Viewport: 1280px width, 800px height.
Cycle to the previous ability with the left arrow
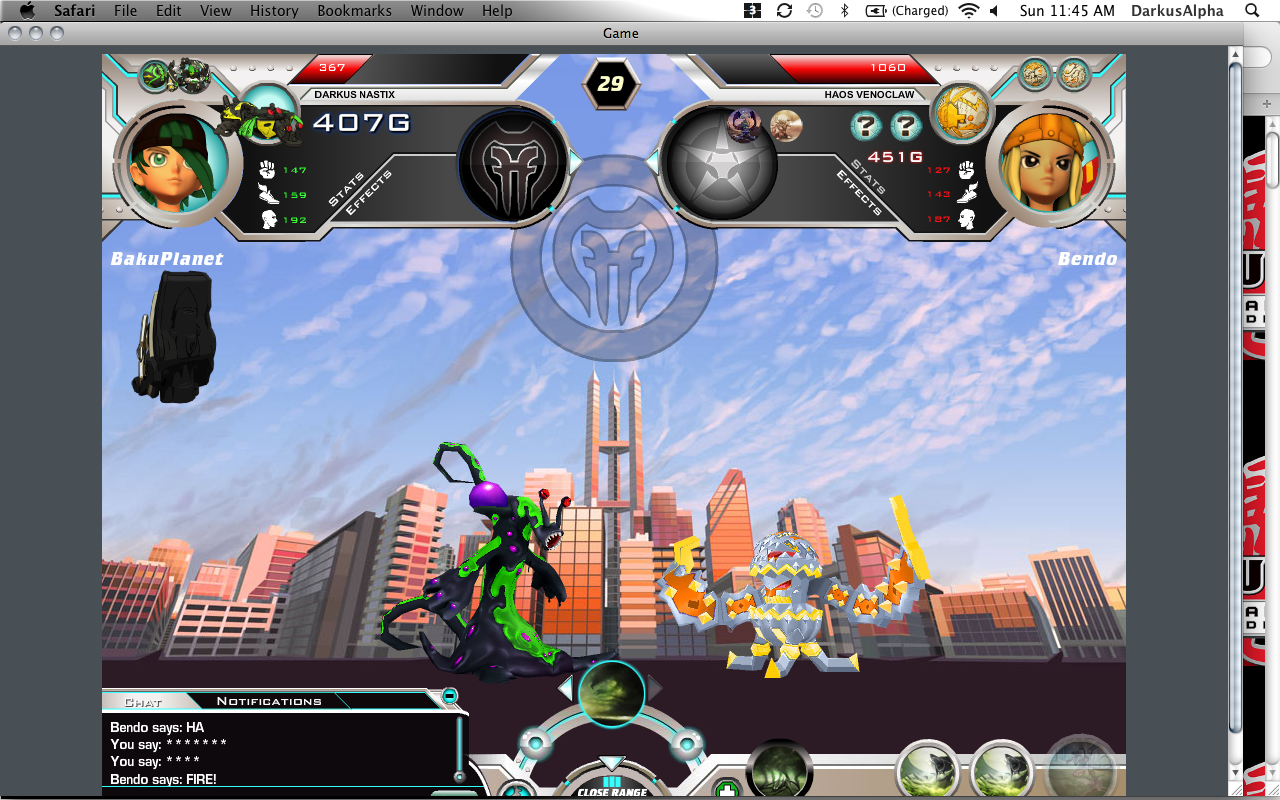tap(566, 688)
